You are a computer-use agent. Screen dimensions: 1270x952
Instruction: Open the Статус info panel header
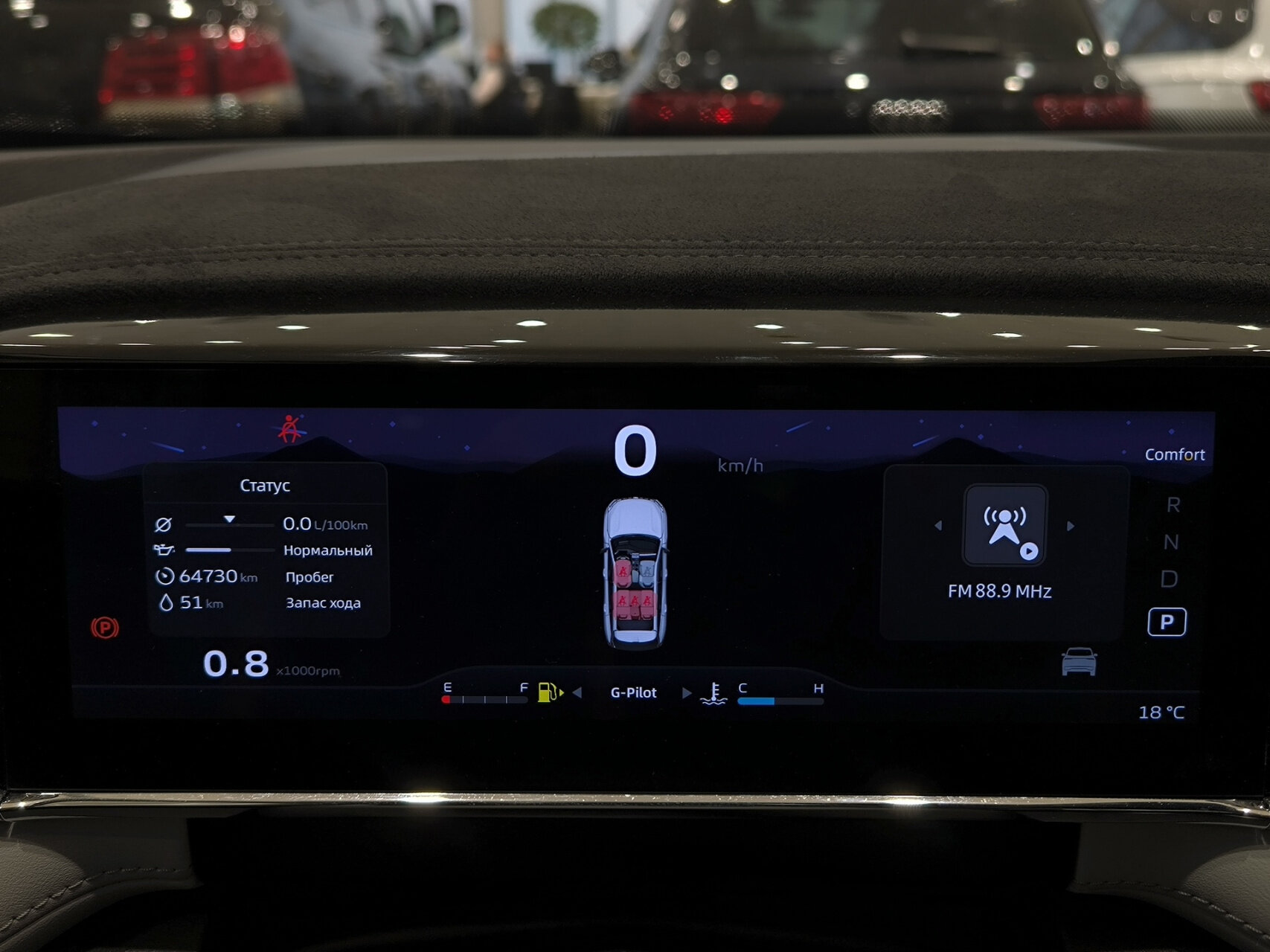tap(265, 486)
